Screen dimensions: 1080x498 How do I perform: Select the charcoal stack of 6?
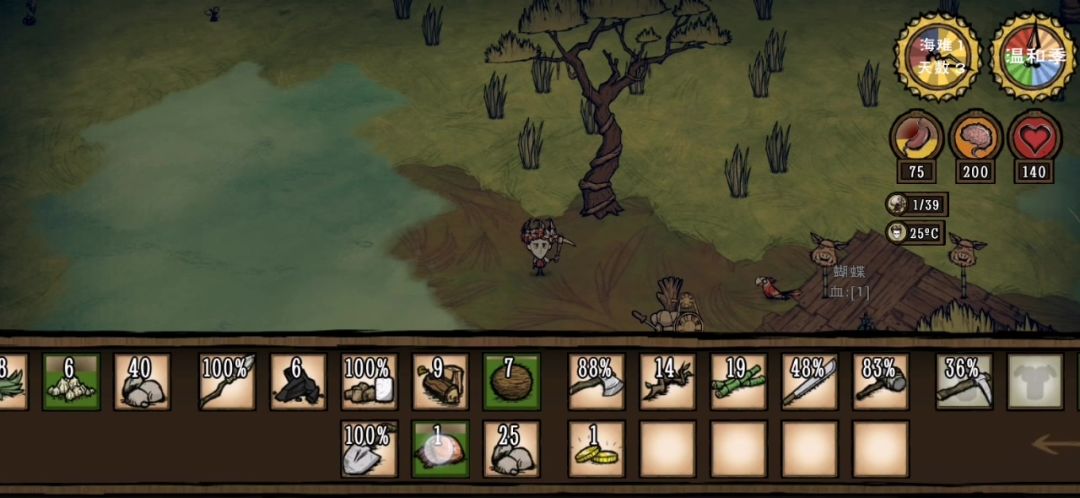click(298, 381)
